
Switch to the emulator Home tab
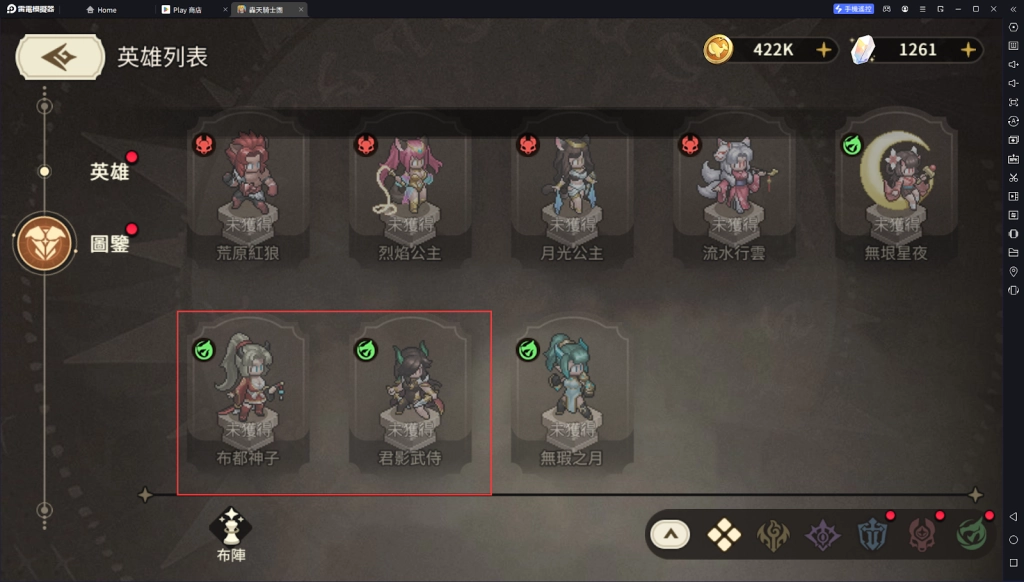101,9
